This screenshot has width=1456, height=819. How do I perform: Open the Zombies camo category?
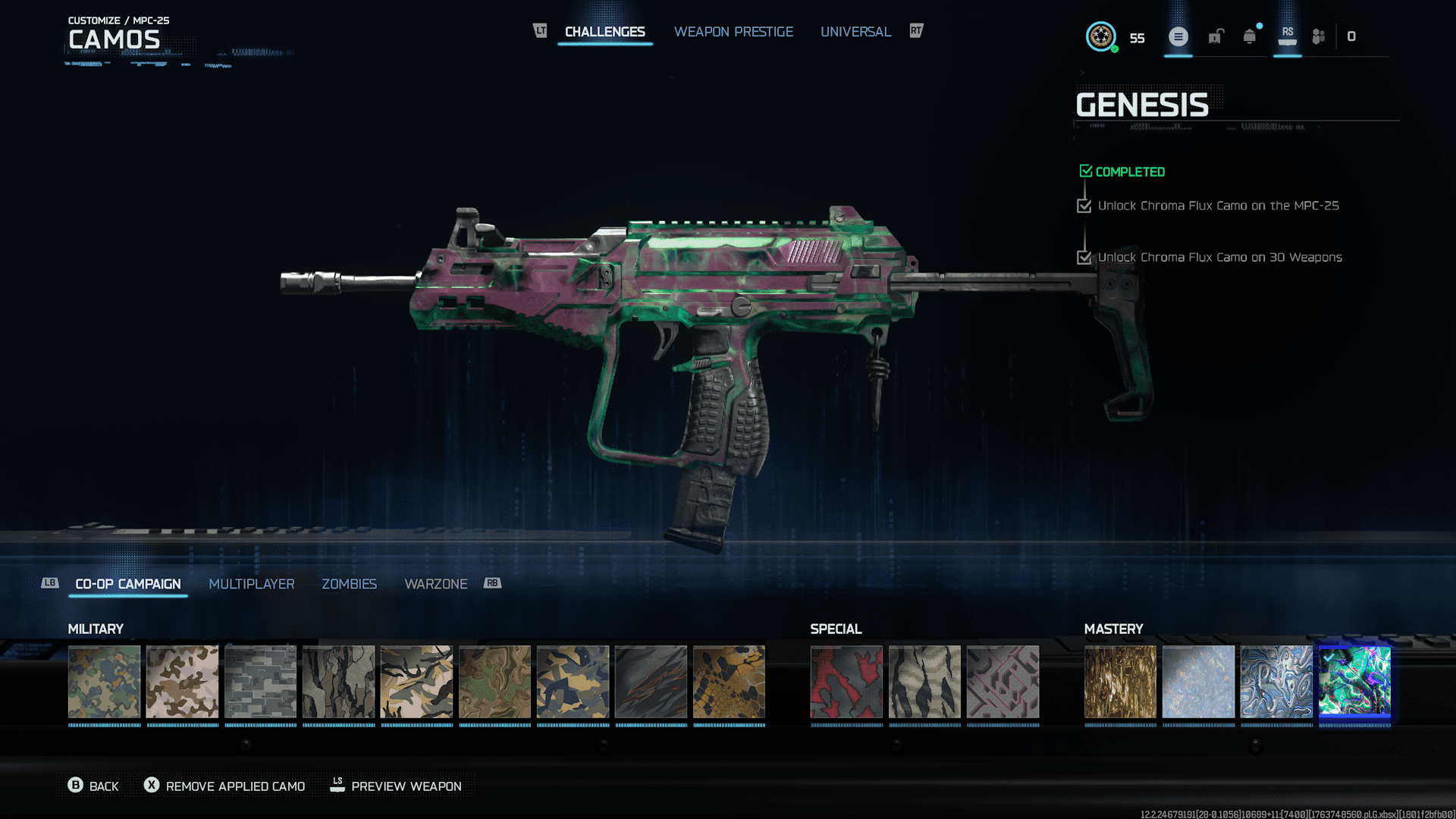[349, 584]
